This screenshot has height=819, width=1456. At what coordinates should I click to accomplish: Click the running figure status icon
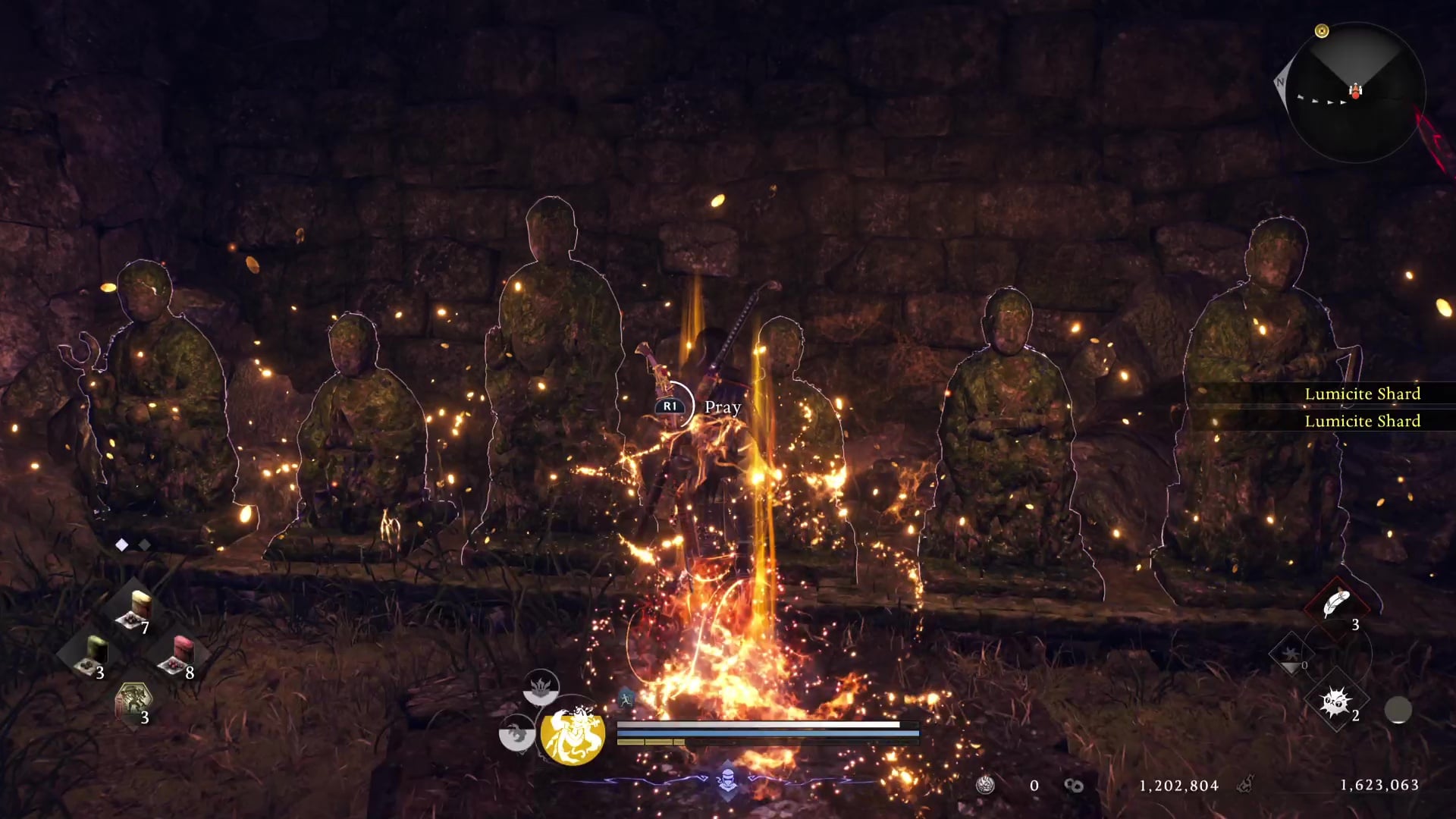click(x=626, y=698)
